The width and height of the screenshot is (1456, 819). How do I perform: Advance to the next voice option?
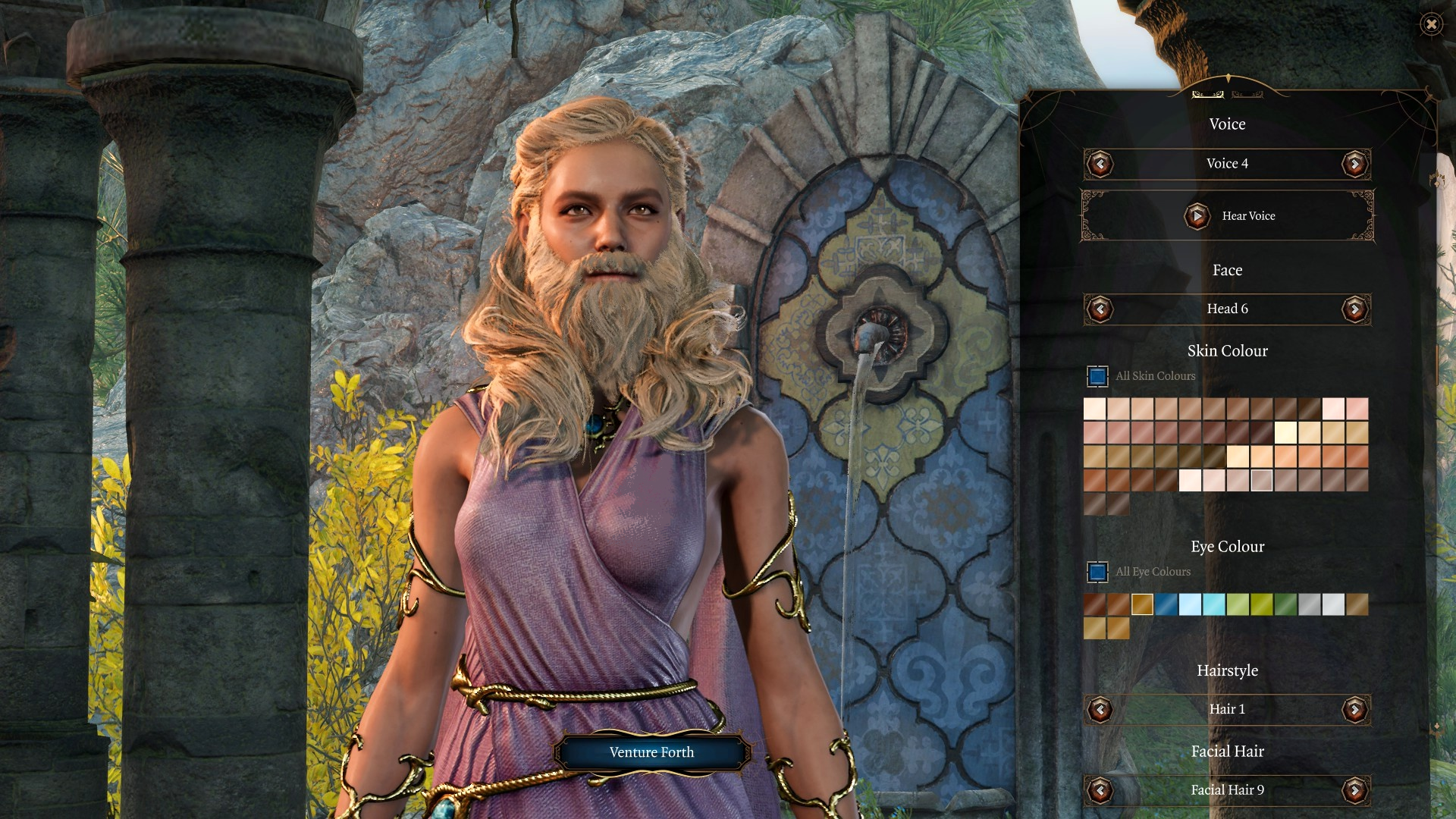(x=1354, y=164)
